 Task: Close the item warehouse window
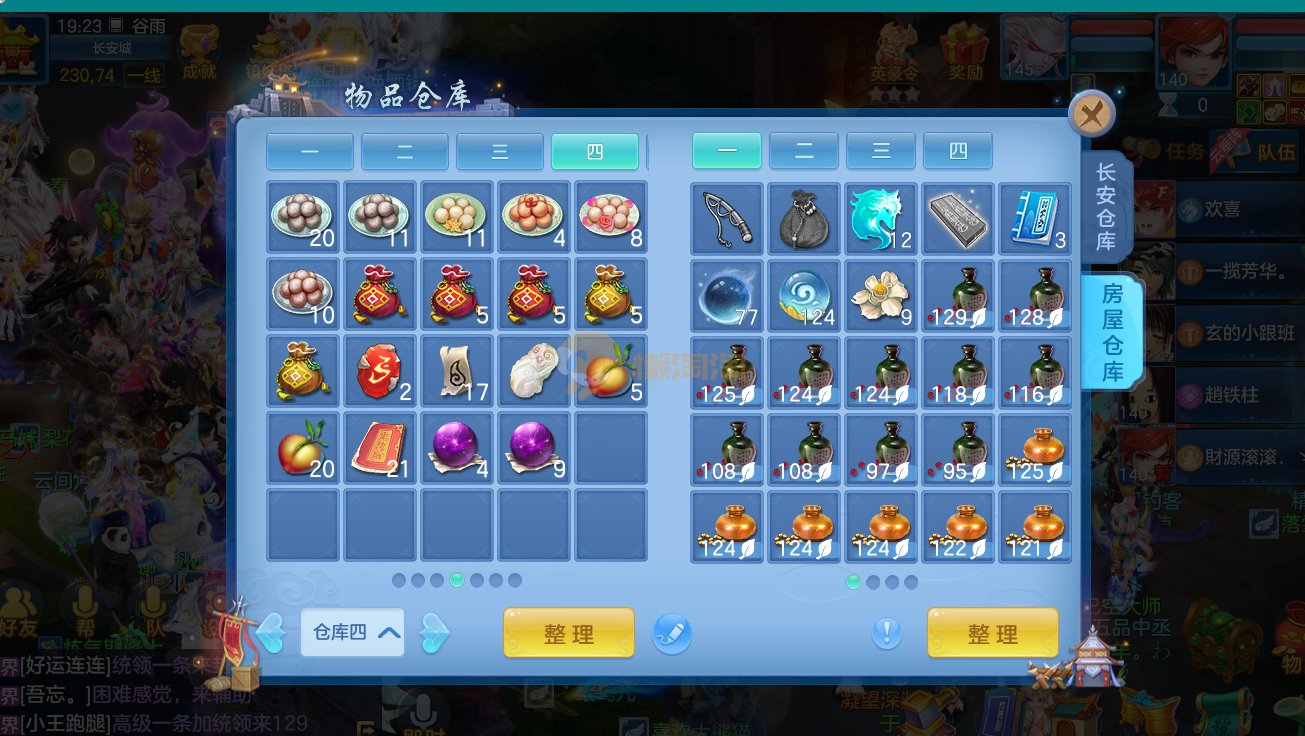1092,113
